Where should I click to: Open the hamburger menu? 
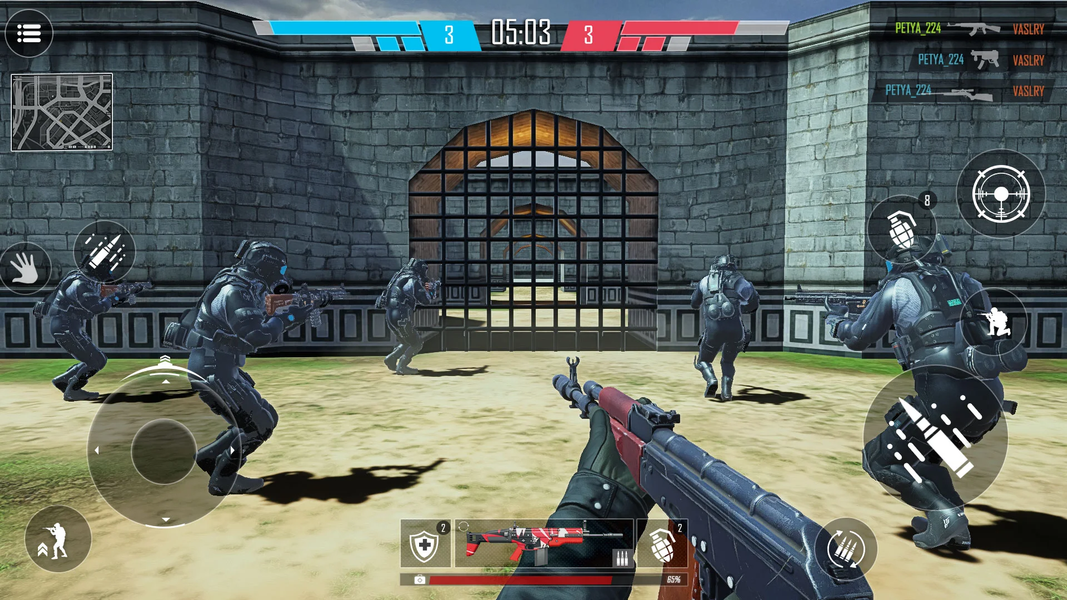tap(29, 34)
